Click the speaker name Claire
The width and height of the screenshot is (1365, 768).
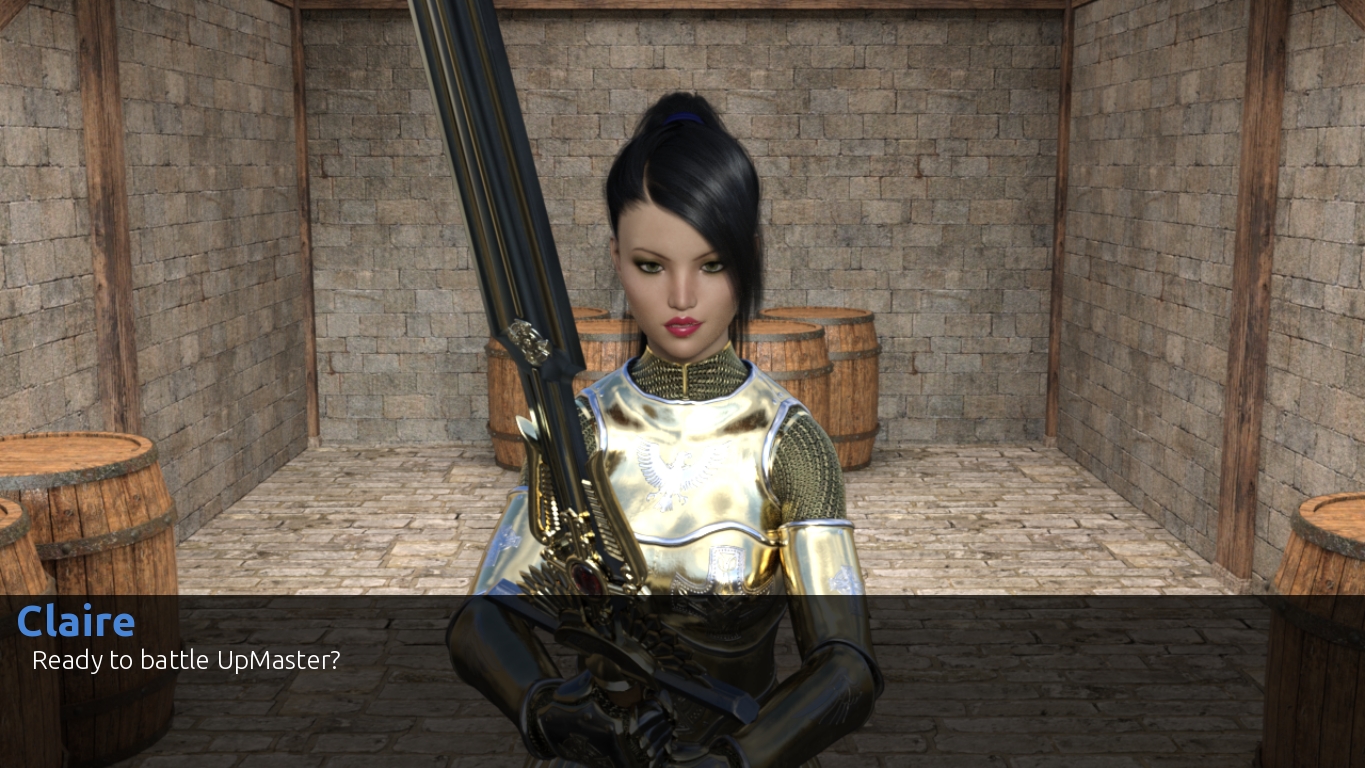75,621
